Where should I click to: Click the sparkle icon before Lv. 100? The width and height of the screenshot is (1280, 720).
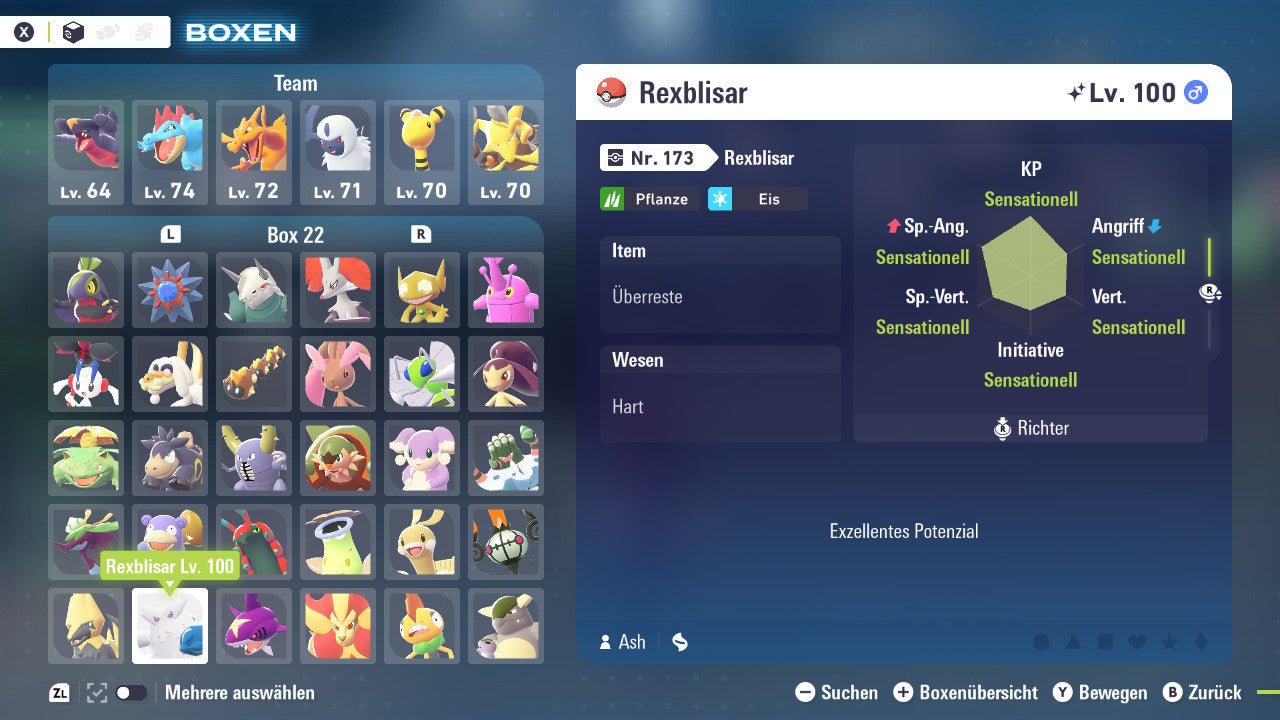click(1078, 91)
